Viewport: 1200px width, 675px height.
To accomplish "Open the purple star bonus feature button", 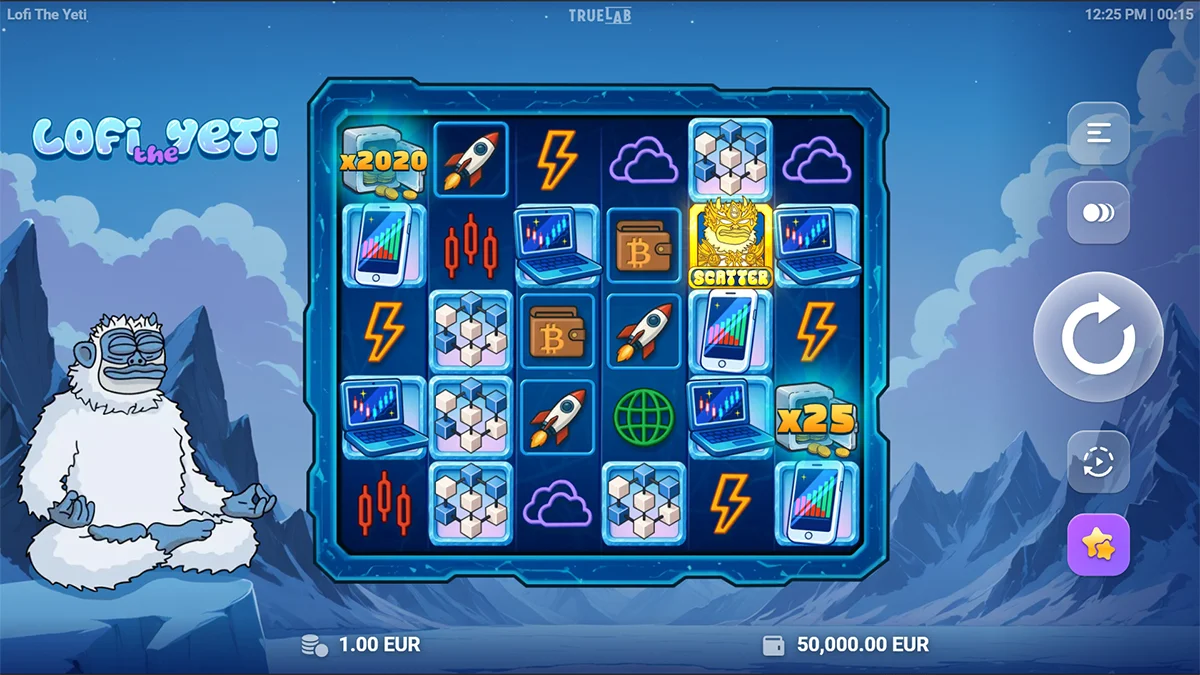I will pos(1098,545).
